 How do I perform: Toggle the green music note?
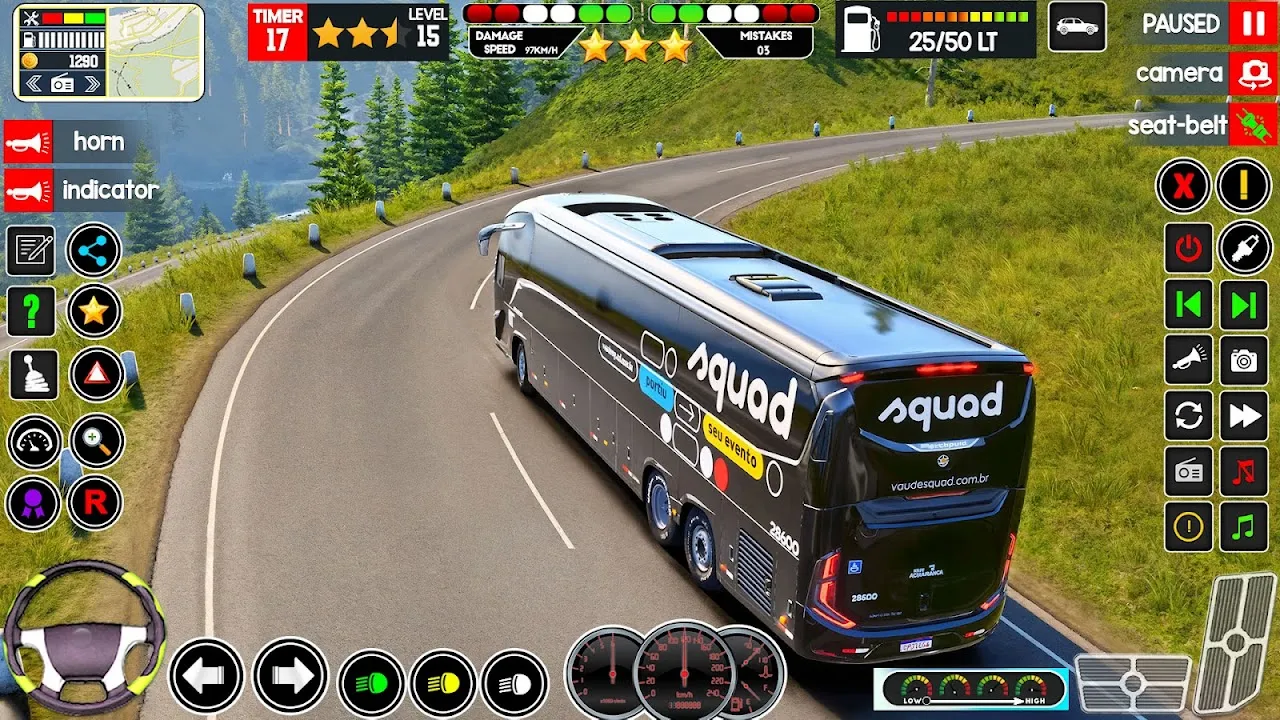tap(1244, 527)
